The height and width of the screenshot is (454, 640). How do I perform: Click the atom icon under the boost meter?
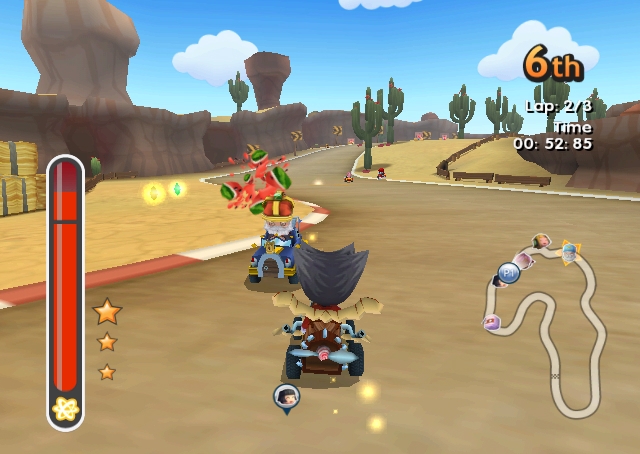[x=65, y=409]
